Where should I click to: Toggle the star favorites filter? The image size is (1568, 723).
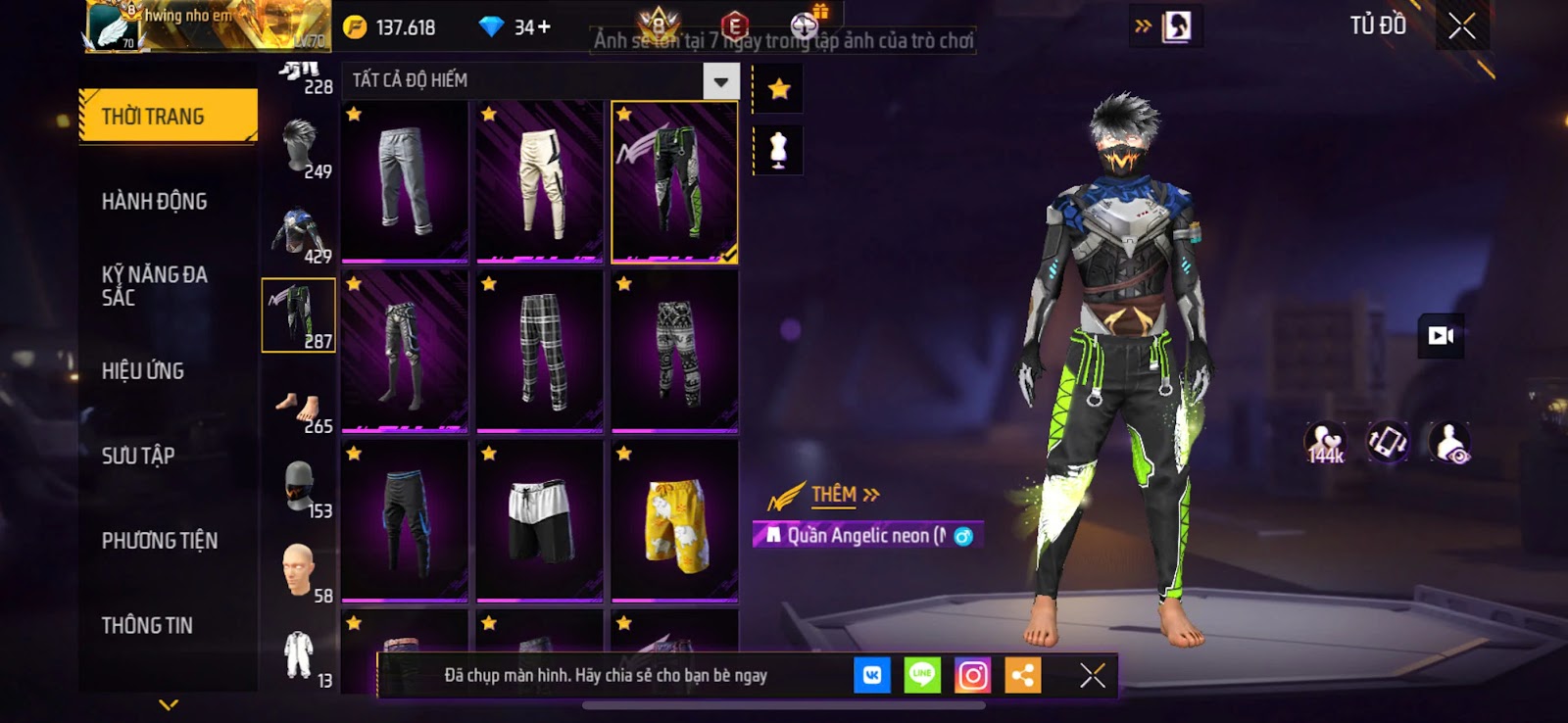[779, 90]
